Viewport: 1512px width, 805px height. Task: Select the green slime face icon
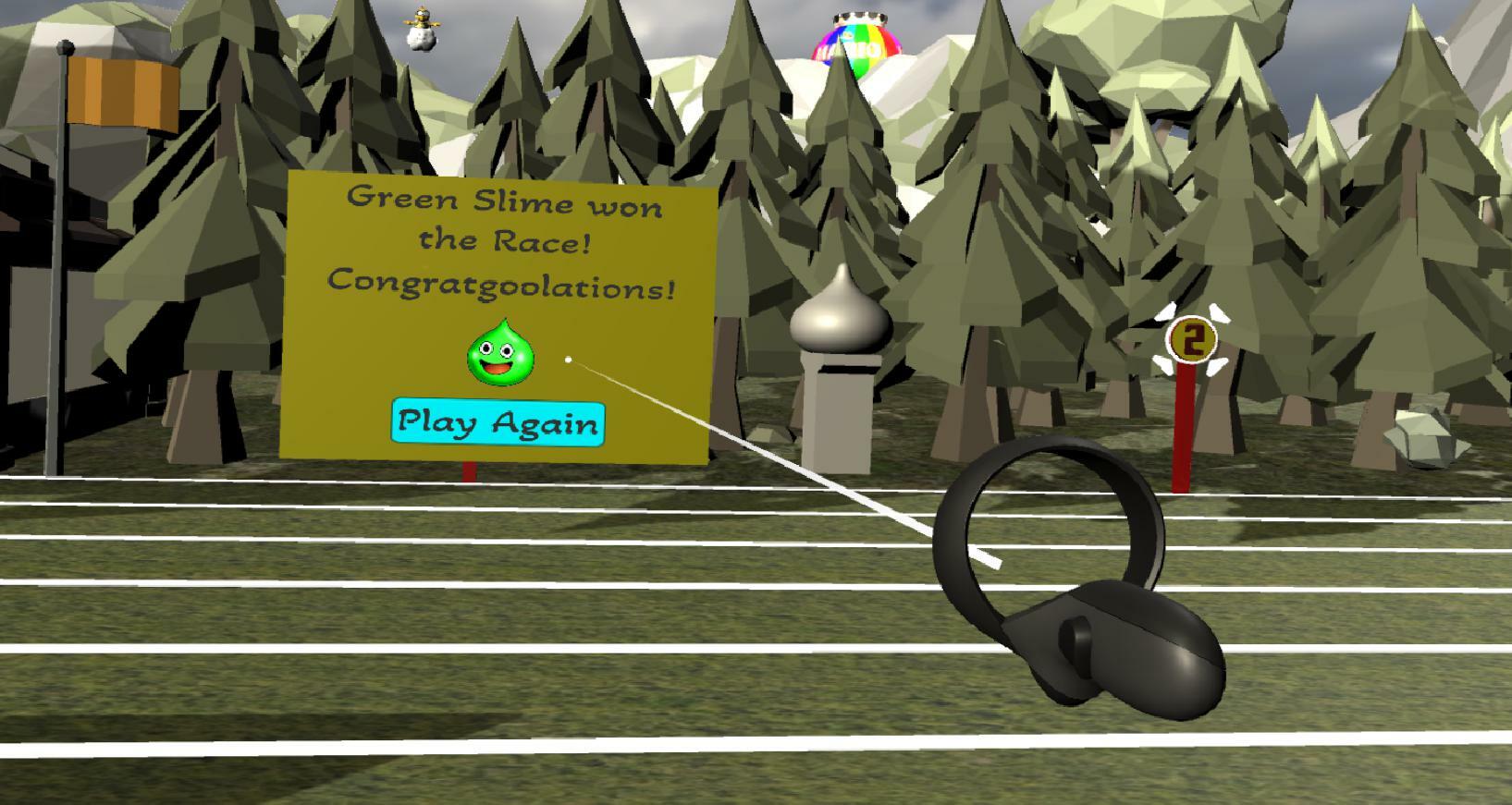click(498, 356)
